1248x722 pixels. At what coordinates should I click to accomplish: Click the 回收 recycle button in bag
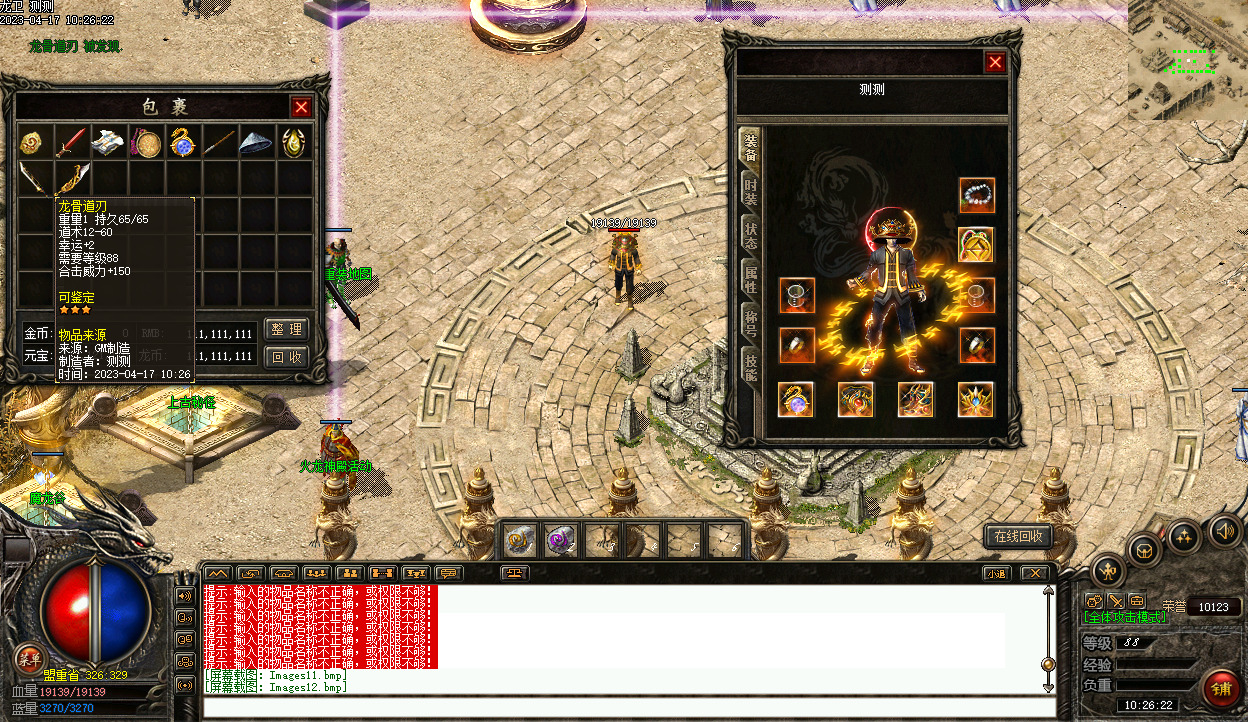pos(287,357)
